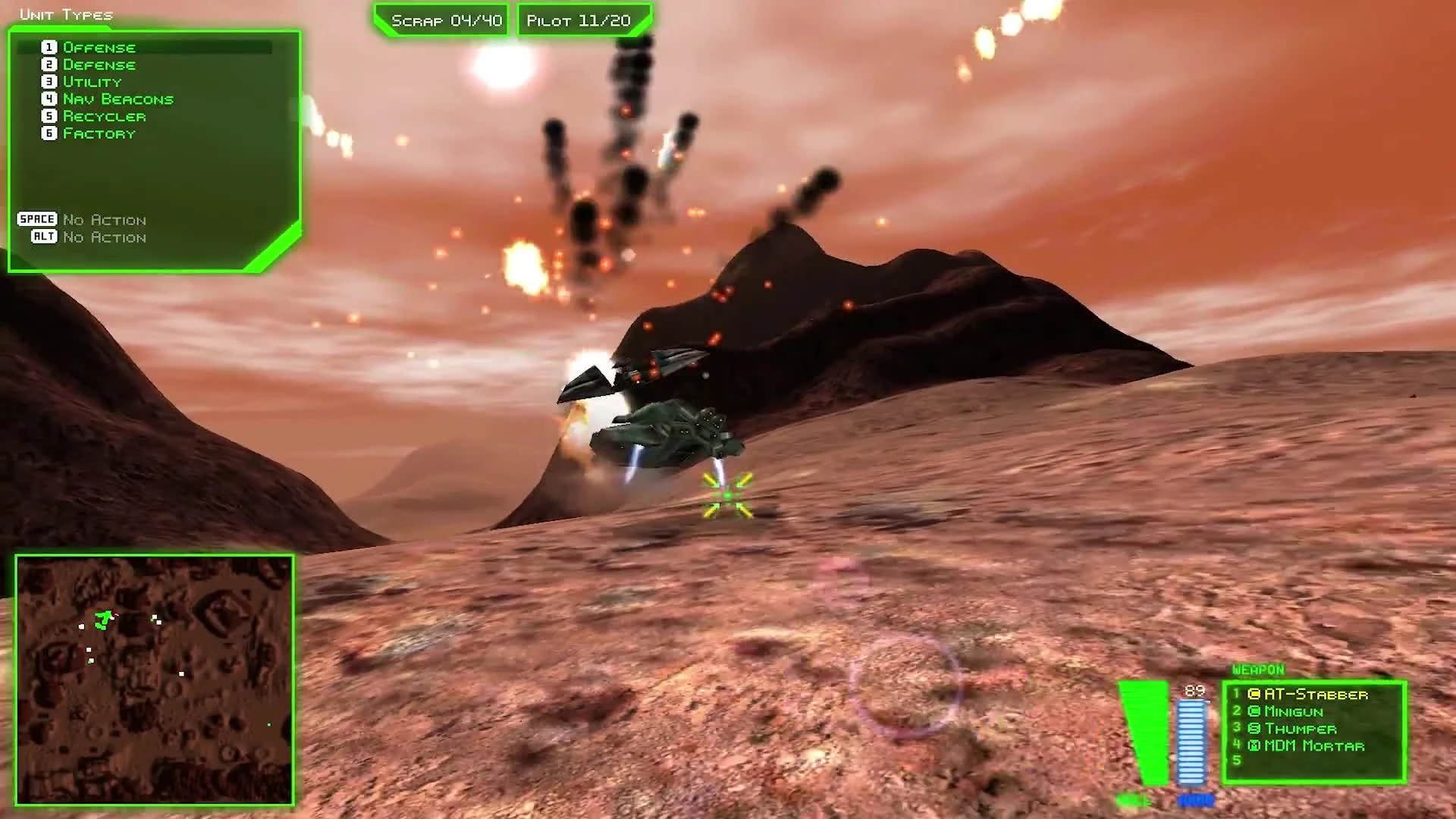Open the Nav Beacons menu entry
Image resolution: width=1456 pixels, height=819 pixels.
119,99
